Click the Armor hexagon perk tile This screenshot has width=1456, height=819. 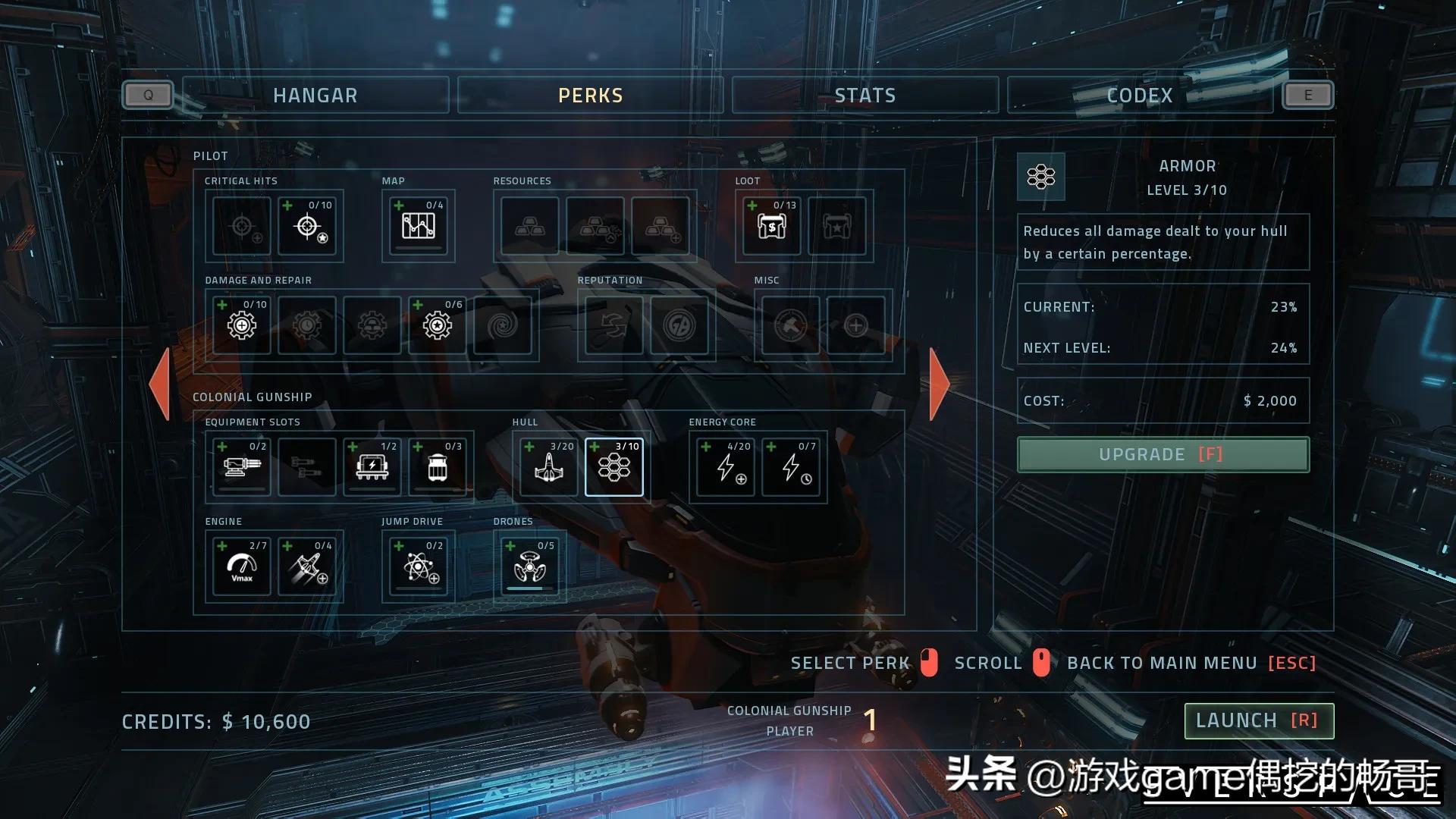click(614, 467)
